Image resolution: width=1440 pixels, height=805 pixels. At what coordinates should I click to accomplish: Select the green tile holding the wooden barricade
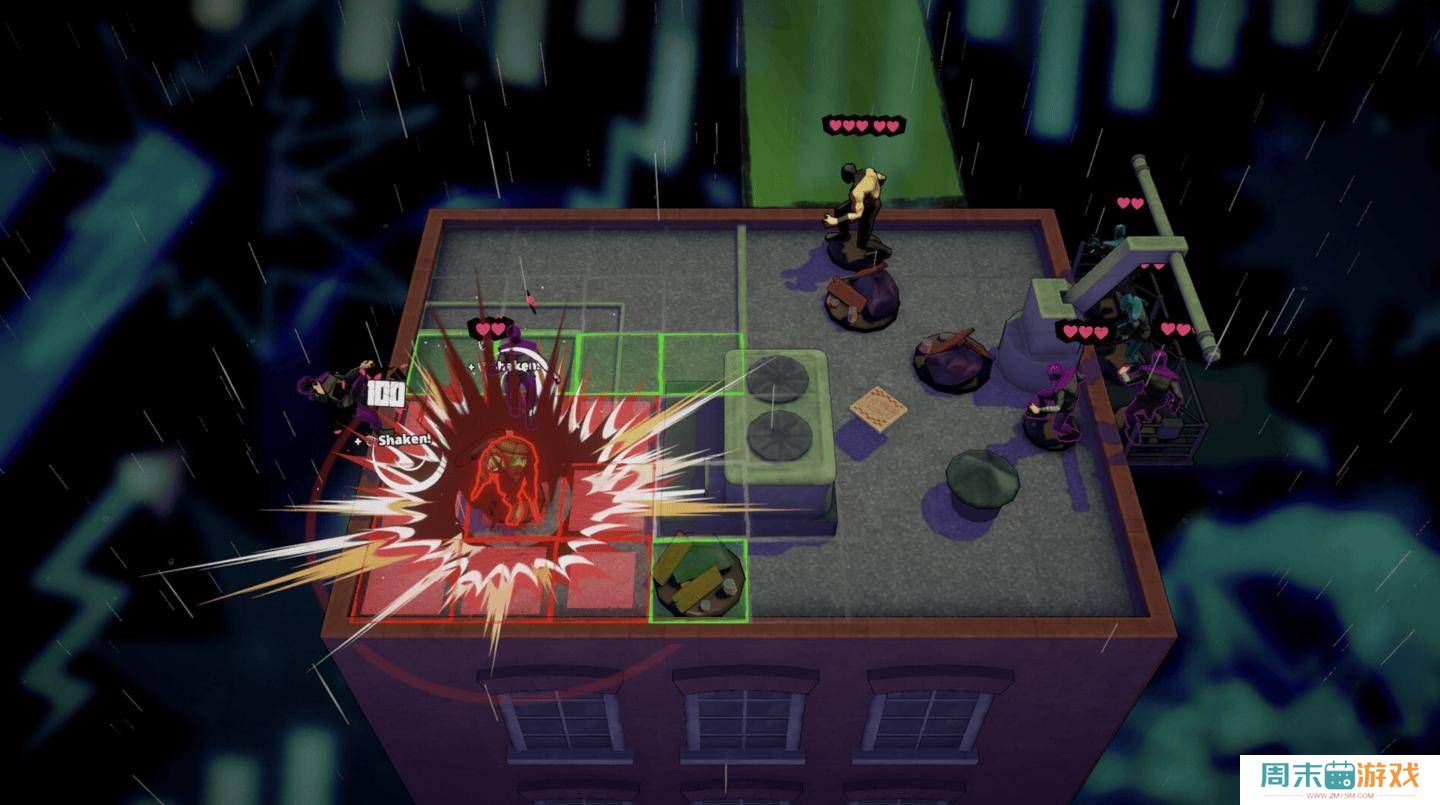698,581
